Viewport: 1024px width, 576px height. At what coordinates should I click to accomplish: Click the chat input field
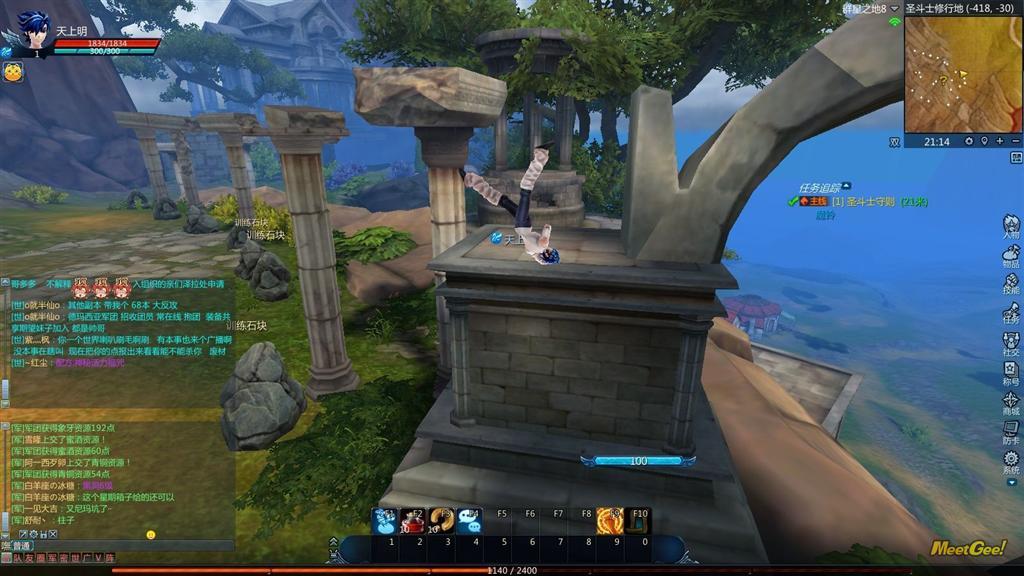click(x=120, y=546)
